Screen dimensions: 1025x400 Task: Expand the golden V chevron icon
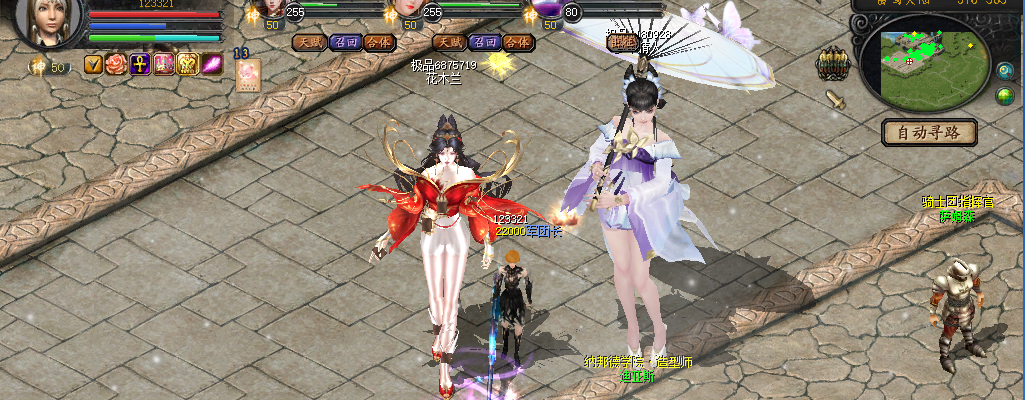click(93, 65)
